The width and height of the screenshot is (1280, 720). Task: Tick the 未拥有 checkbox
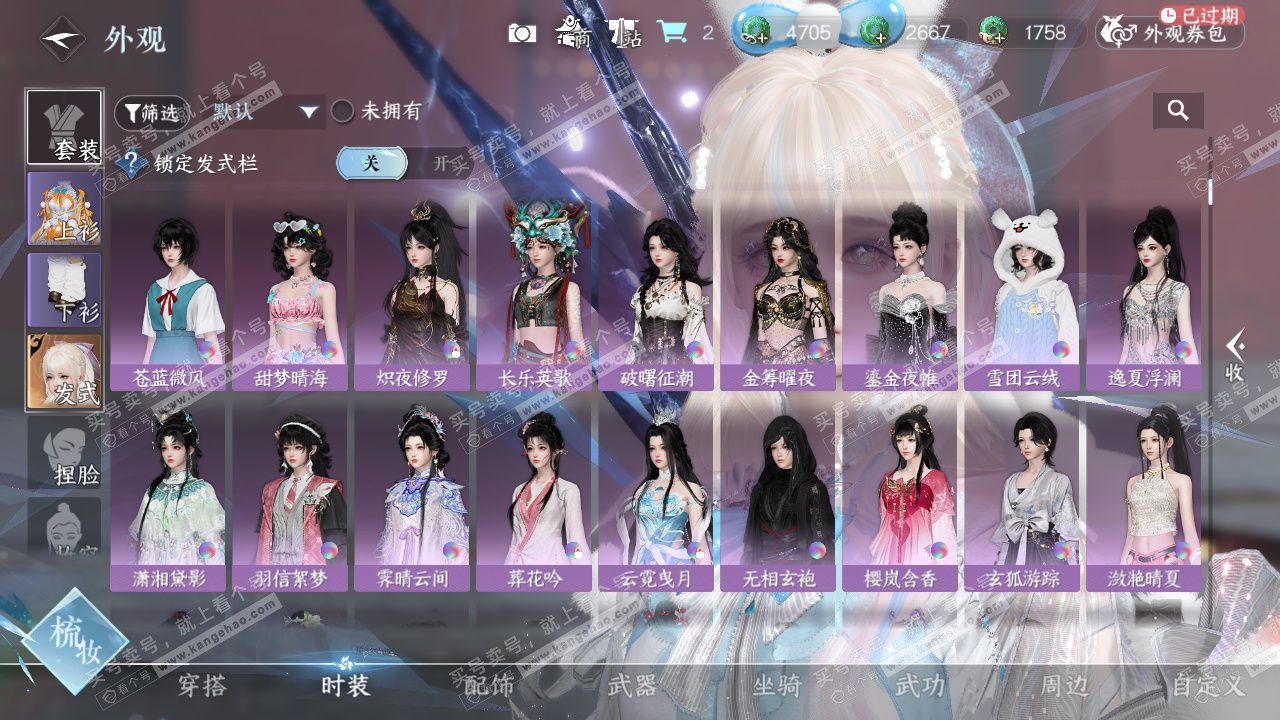click(343, 111)
